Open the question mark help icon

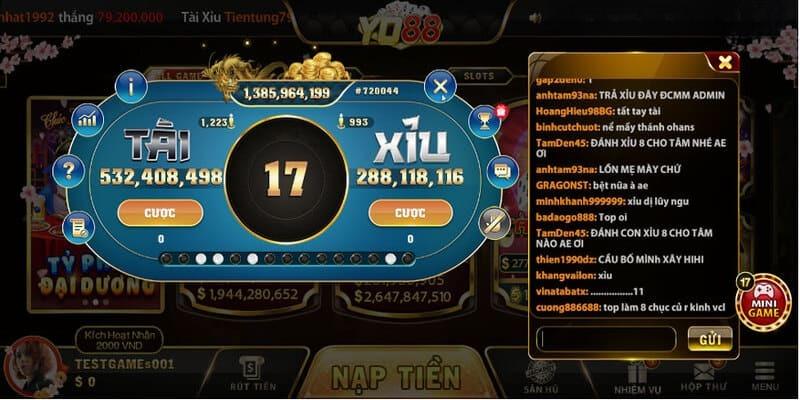68,171
